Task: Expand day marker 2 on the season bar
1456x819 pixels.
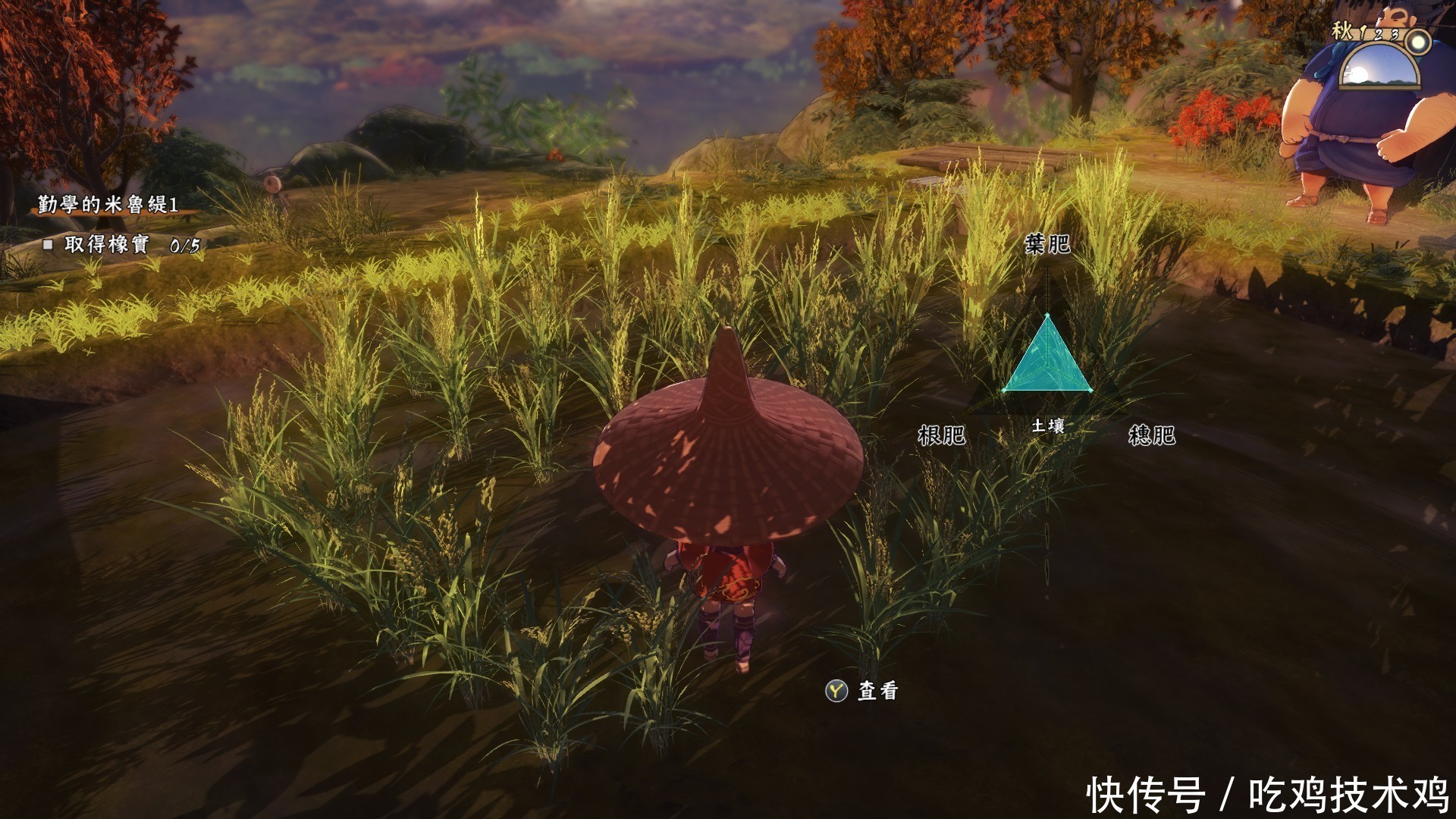Action: click(1377, 35)
